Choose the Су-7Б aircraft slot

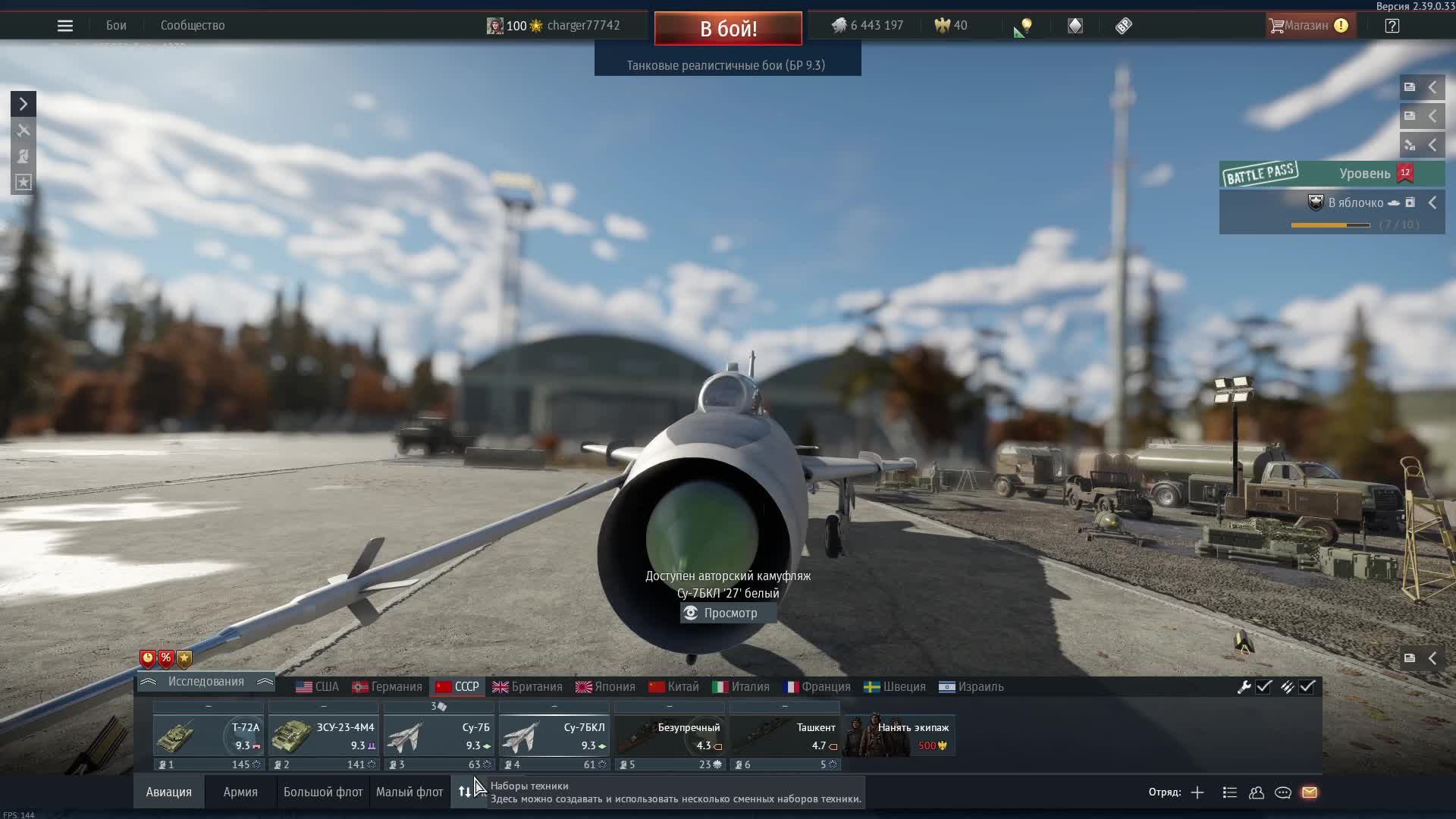coord(439,736)
